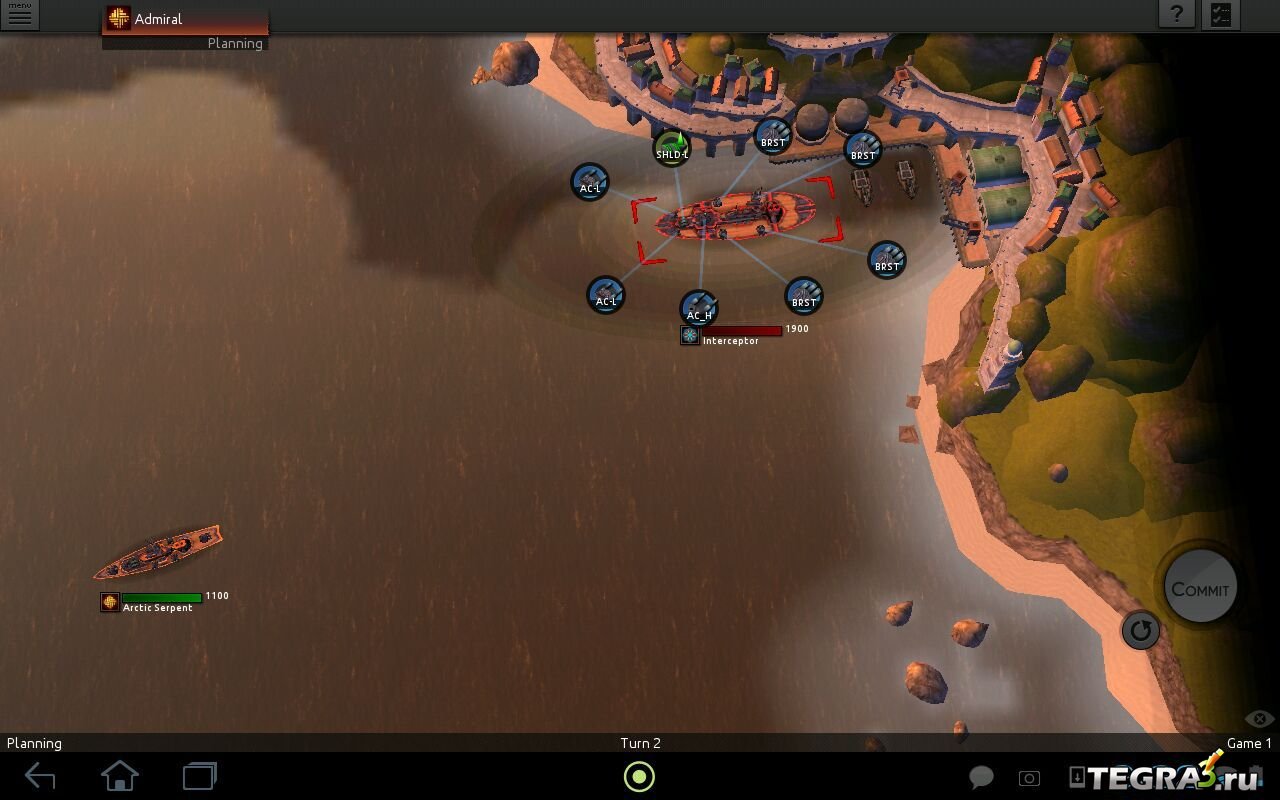Toggle the eye visibility icon
This screenshot has height=800, width=1280.
click(1259, 719)
